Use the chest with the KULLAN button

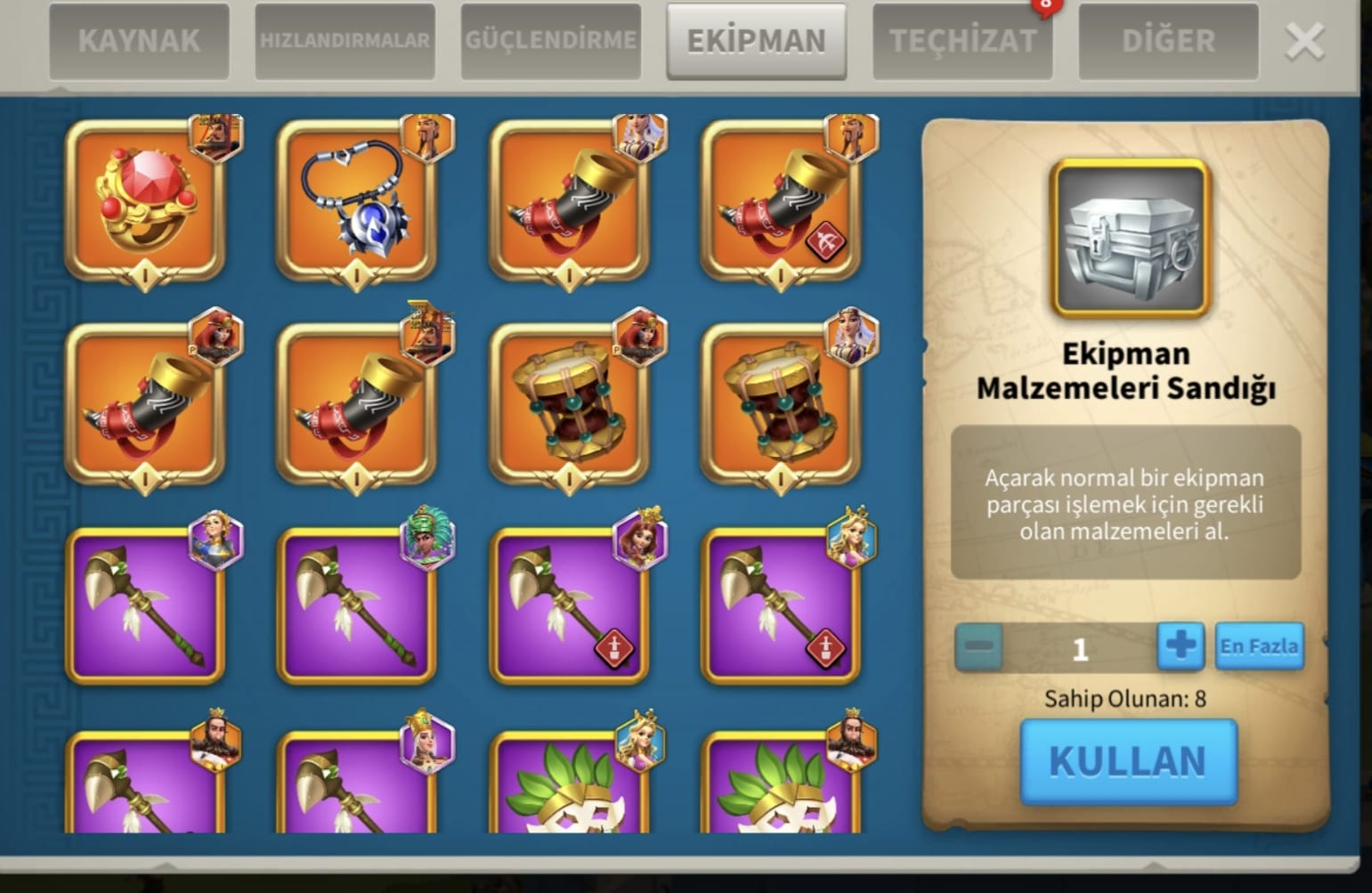(1128, 762)
